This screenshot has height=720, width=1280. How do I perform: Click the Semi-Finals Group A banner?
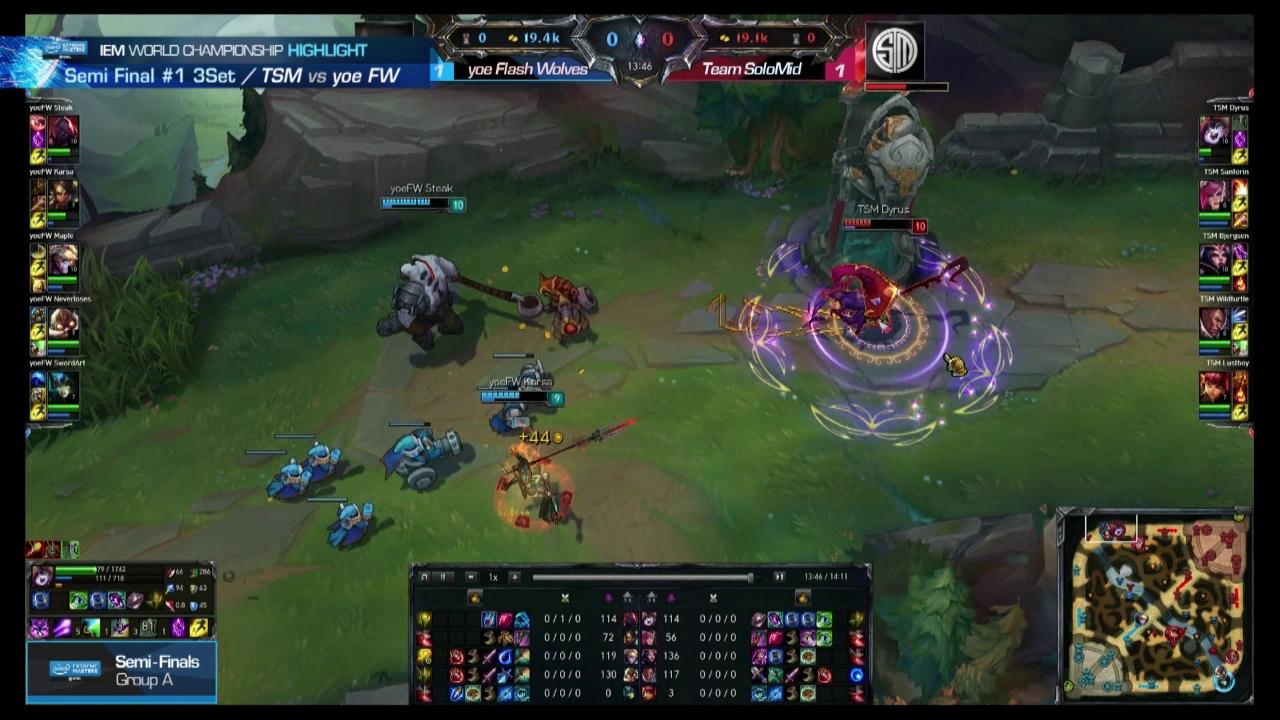click(x=120, y=672)
